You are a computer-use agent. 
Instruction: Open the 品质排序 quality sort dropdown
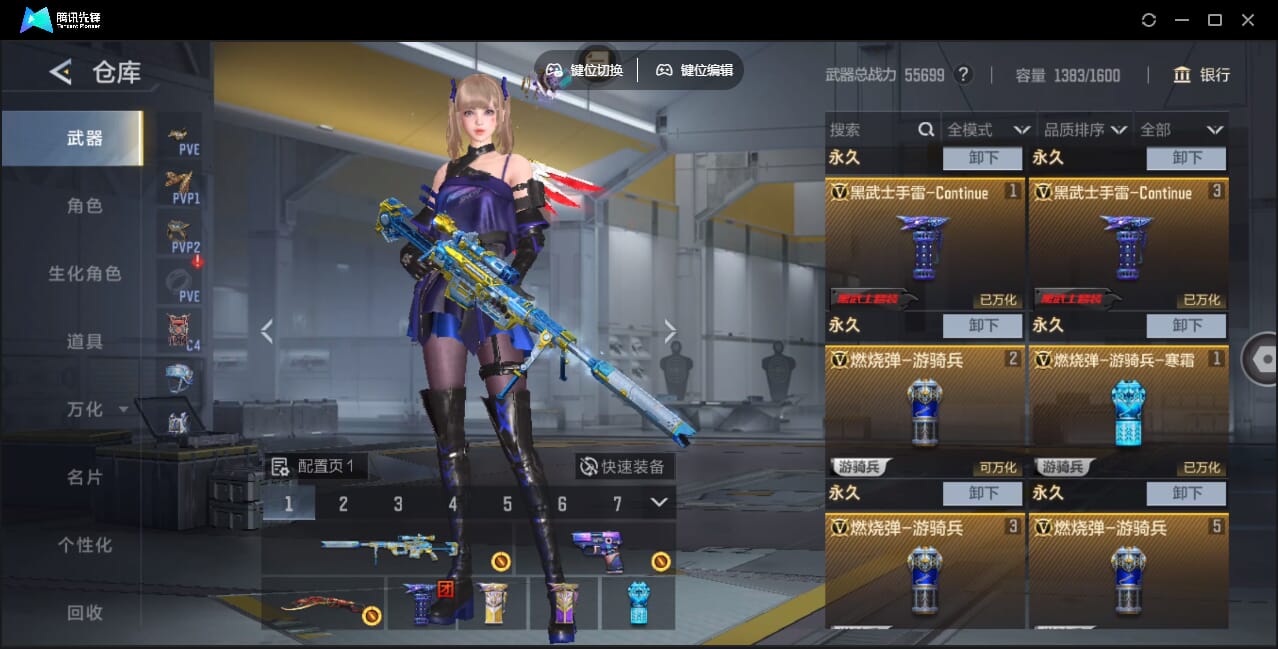(1086, 130)
